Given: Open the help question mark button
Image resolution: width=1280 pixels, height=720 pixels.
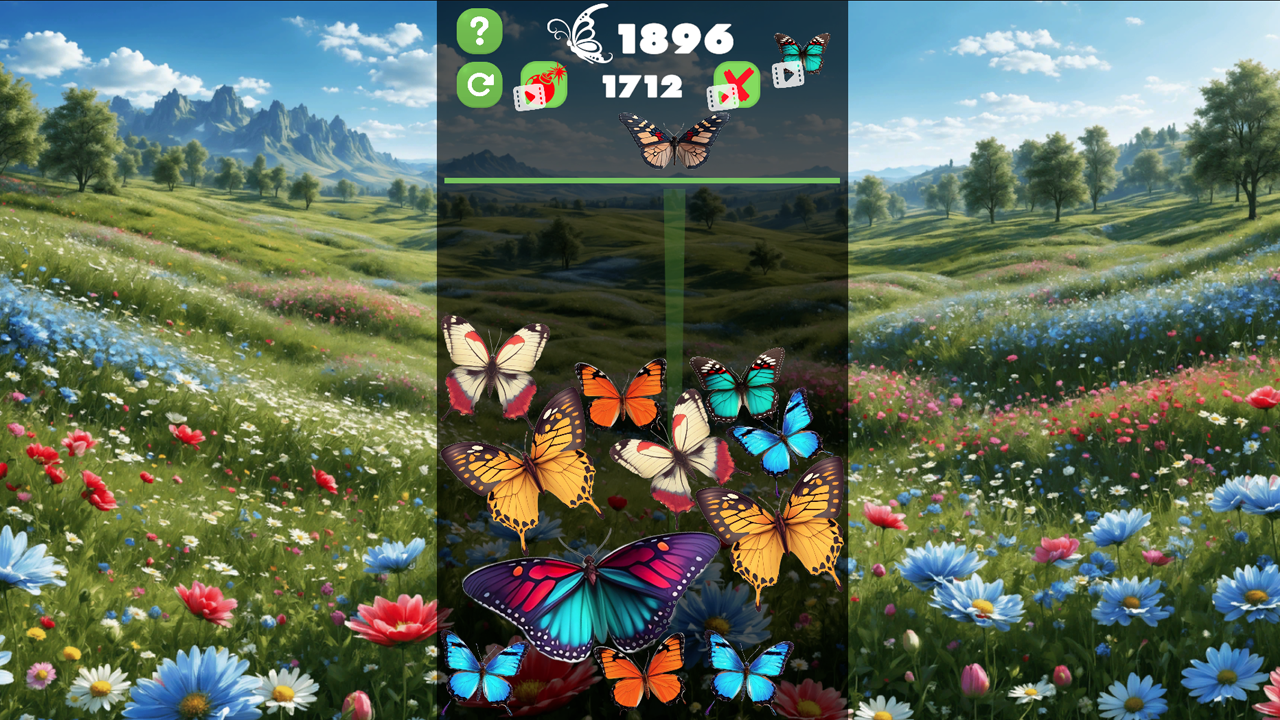Looking at the screenshot, I should coord(479,29).
